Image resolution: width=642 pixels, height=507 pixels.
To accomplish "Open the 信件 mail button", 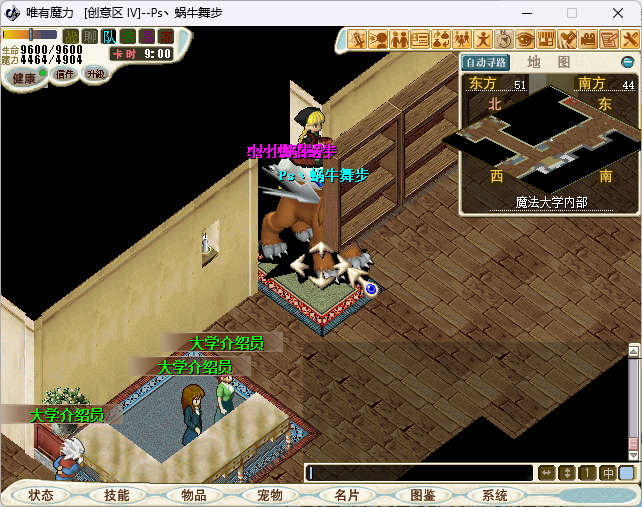I will (65, 74).
